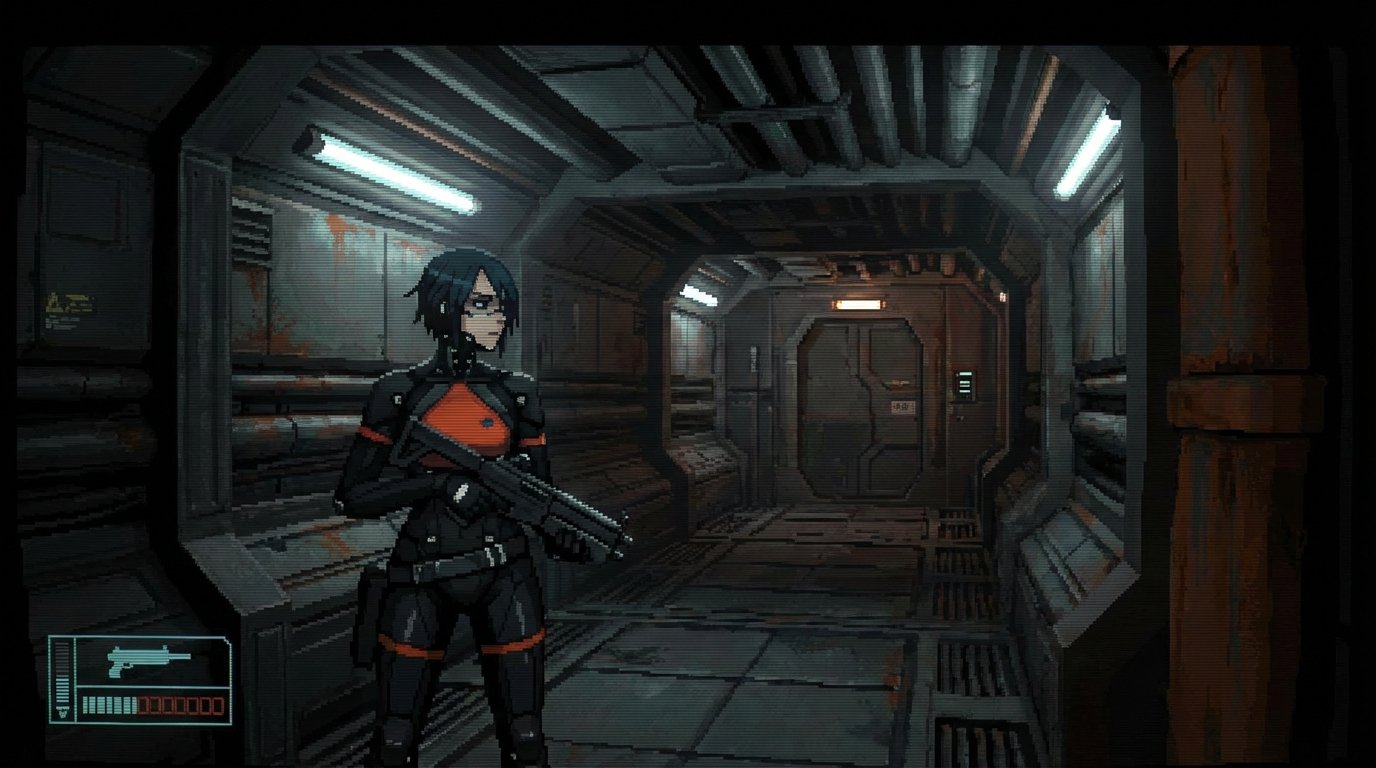Select the pistol icon in the HUD
The image size is (1376, 768).
(x=149, y=661)
